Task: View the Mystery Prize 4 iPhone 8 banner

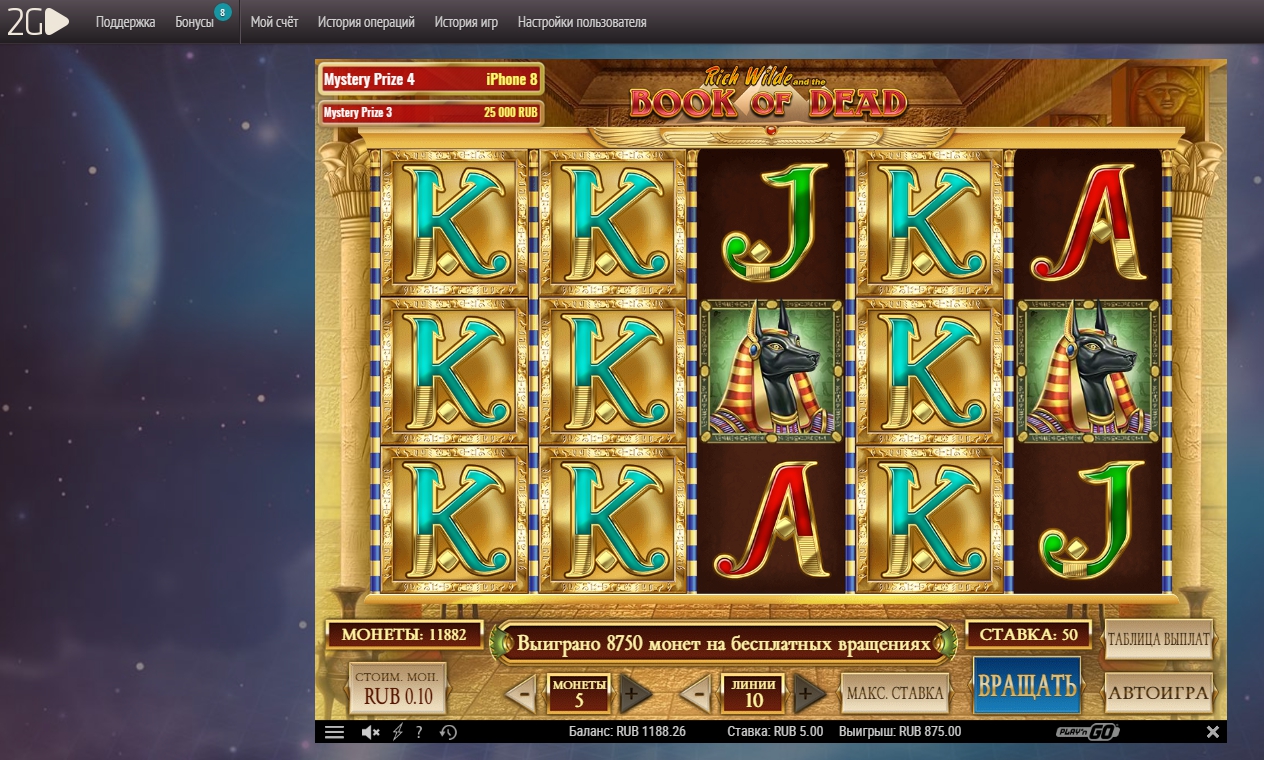Action: (430, 79)
